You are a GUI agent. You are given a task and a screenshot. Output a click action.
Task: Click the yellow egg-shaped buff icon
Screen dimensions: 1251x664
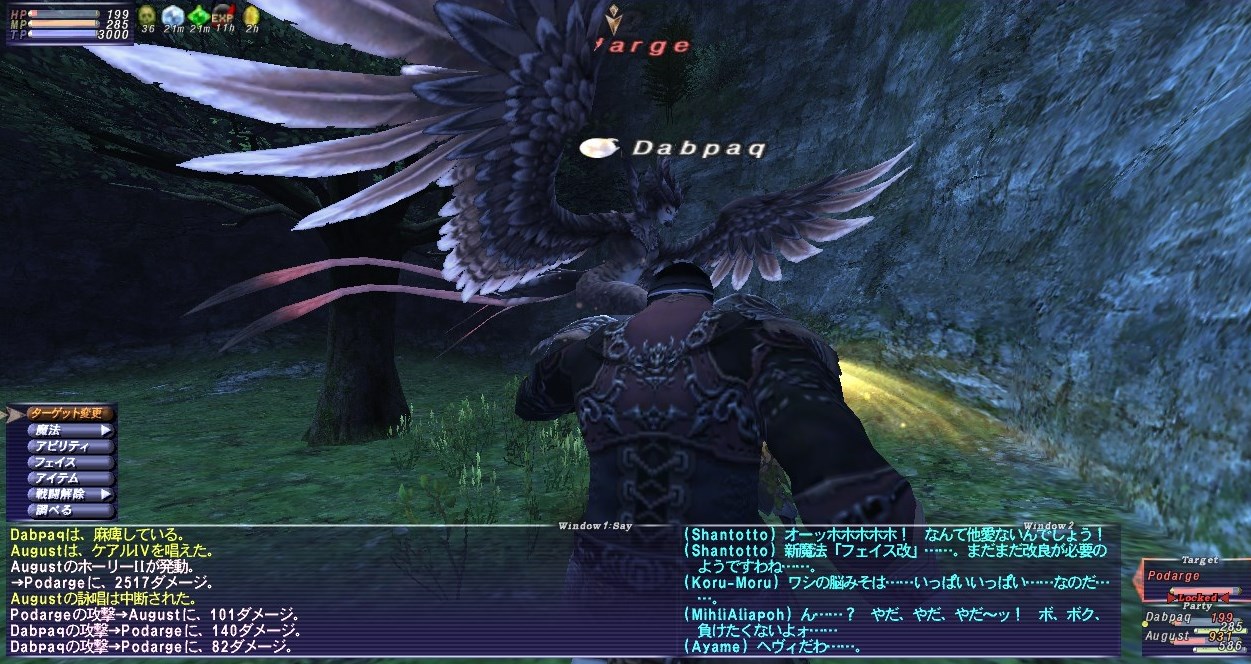(251, 15)
